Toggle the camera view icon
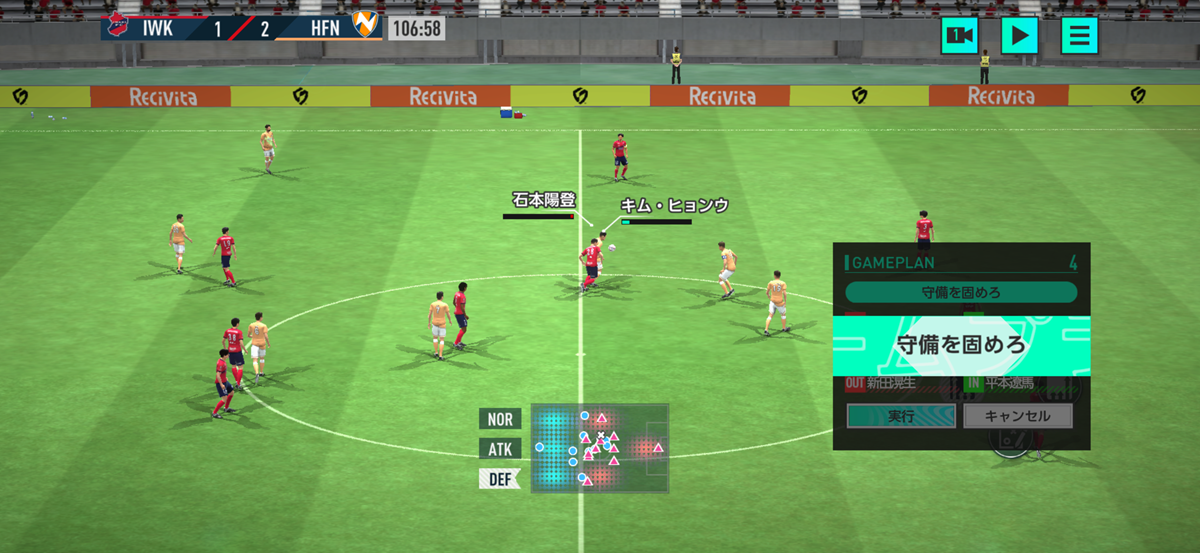1200x553 pixels. pyautogui.click(x=959, y=36)
